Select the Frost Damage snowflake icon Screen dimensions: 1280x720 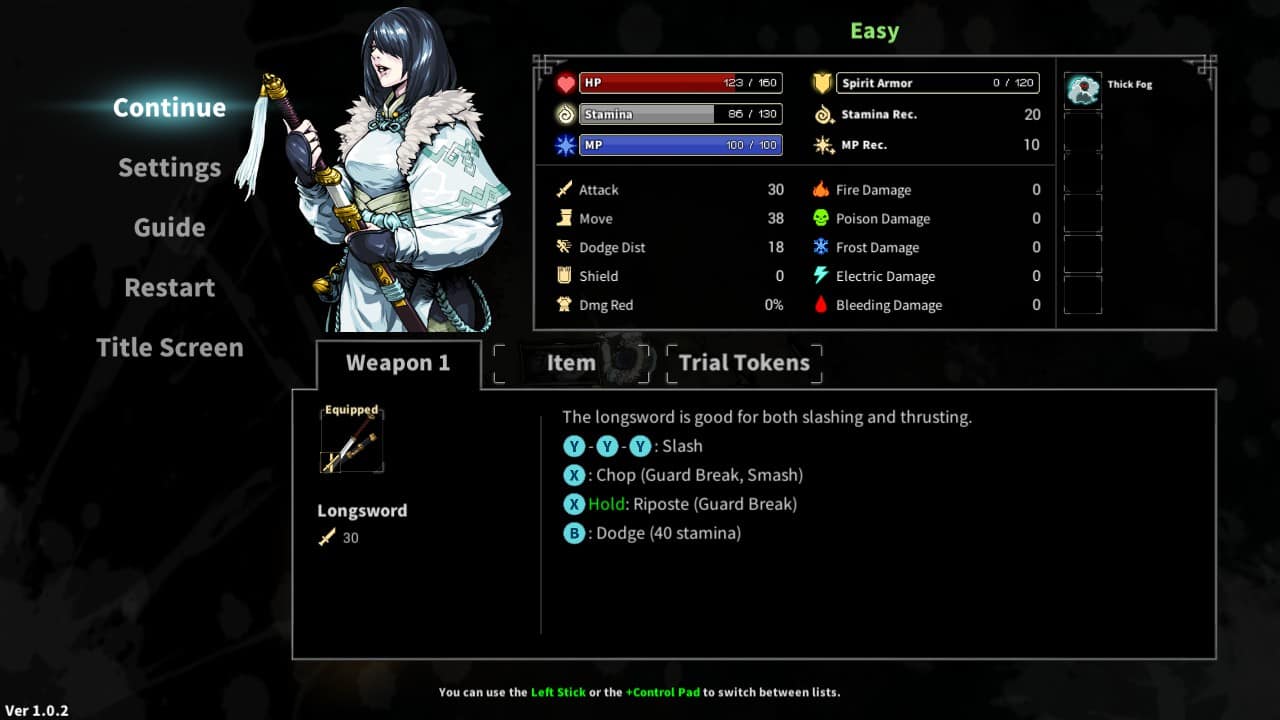(824, 247)
